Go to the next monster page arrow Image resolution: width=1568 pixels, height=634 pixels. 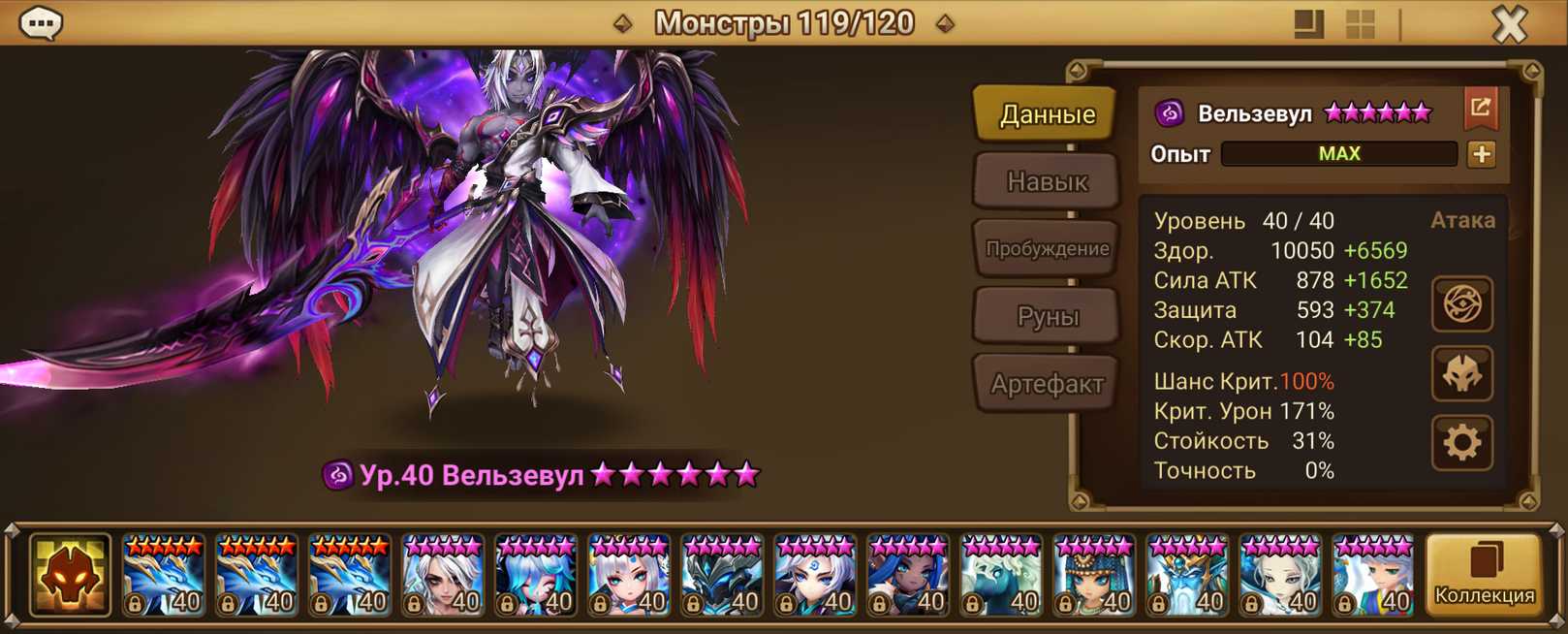(945, 23)
